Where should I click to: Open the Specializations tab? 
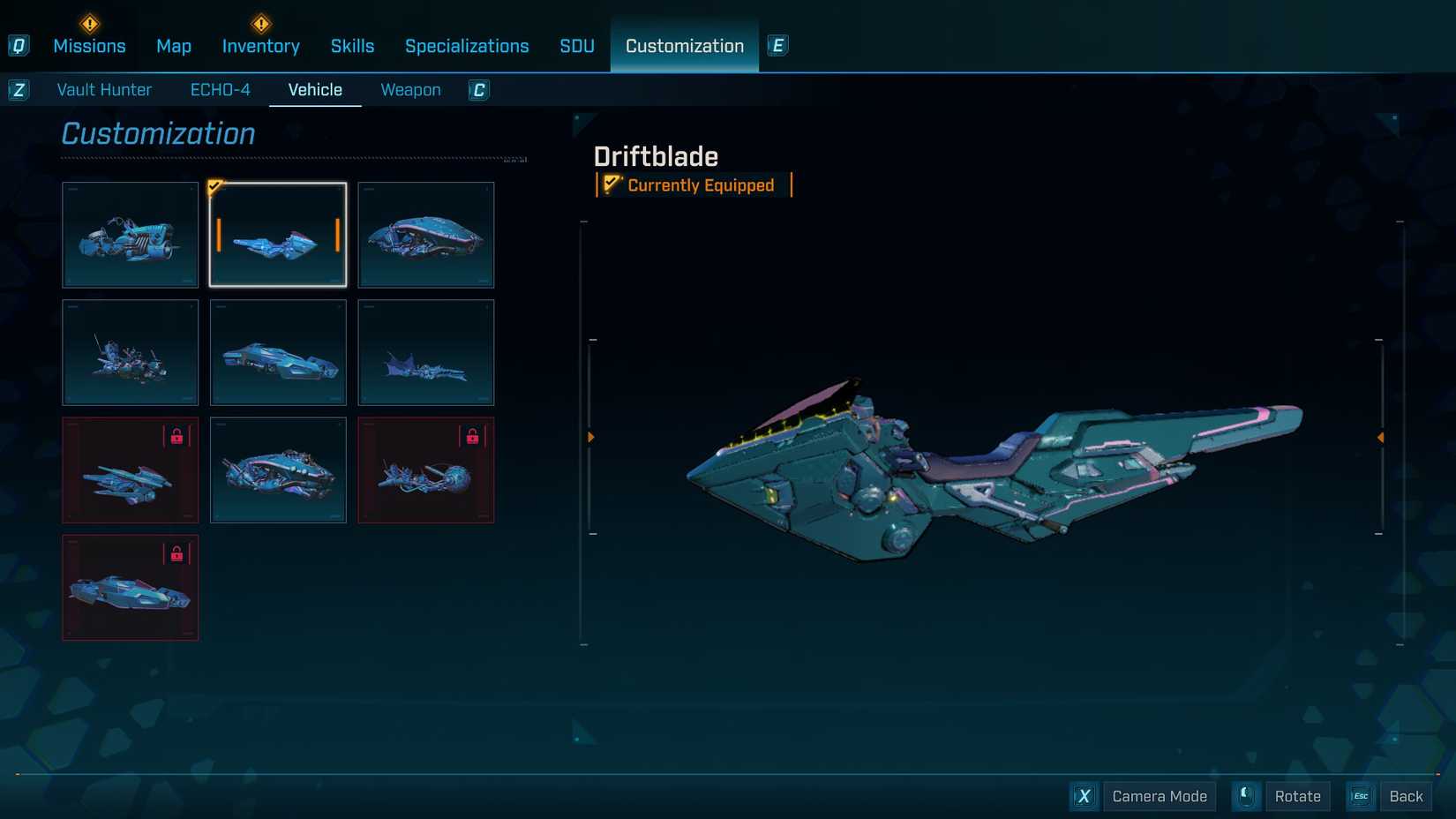click(467, 46)
